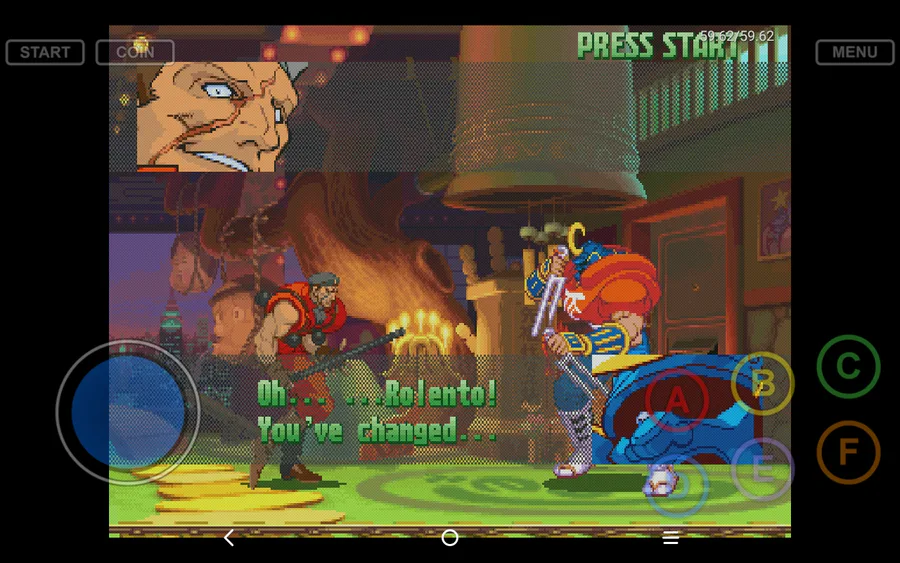The height and width of the screenshot is (563, 900).
Task: Open the Android recent apps button
Action: tap(671, 538)
